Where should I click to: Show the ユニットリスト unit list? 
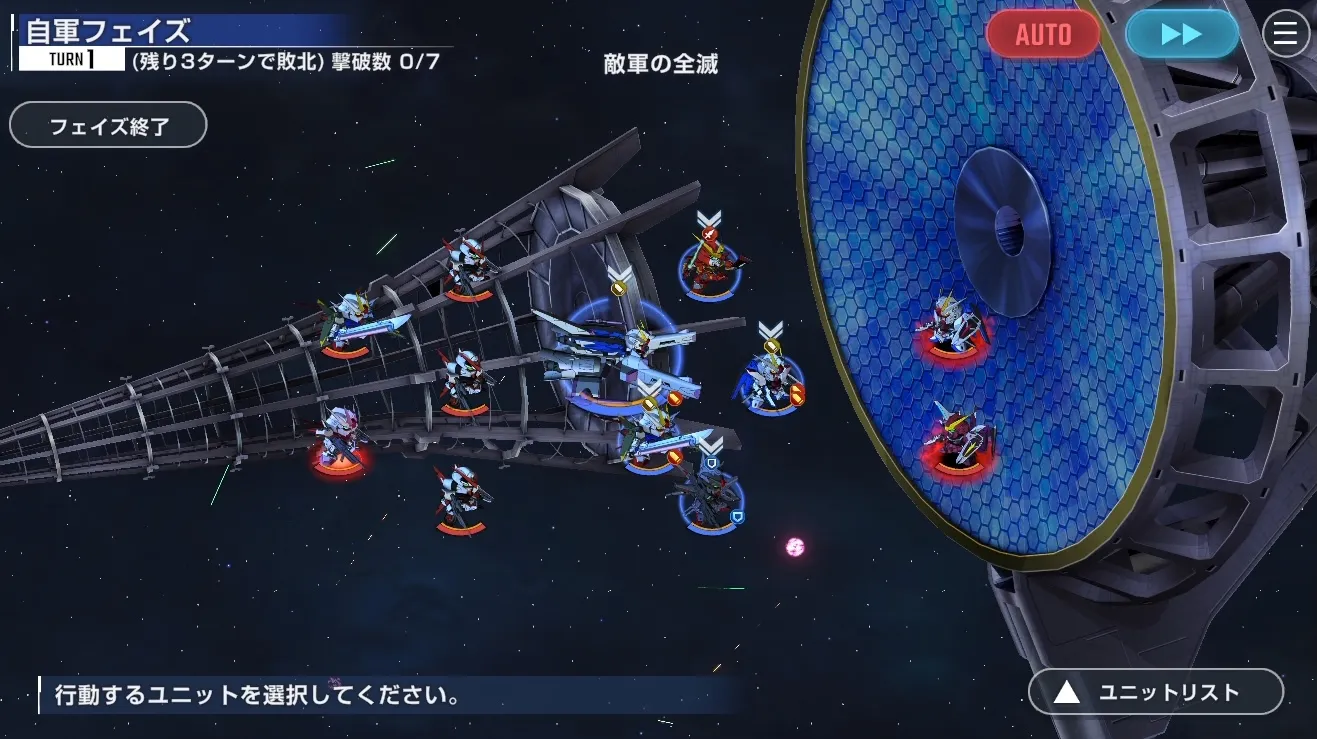pyautogui.click(x=1155, y=692)
